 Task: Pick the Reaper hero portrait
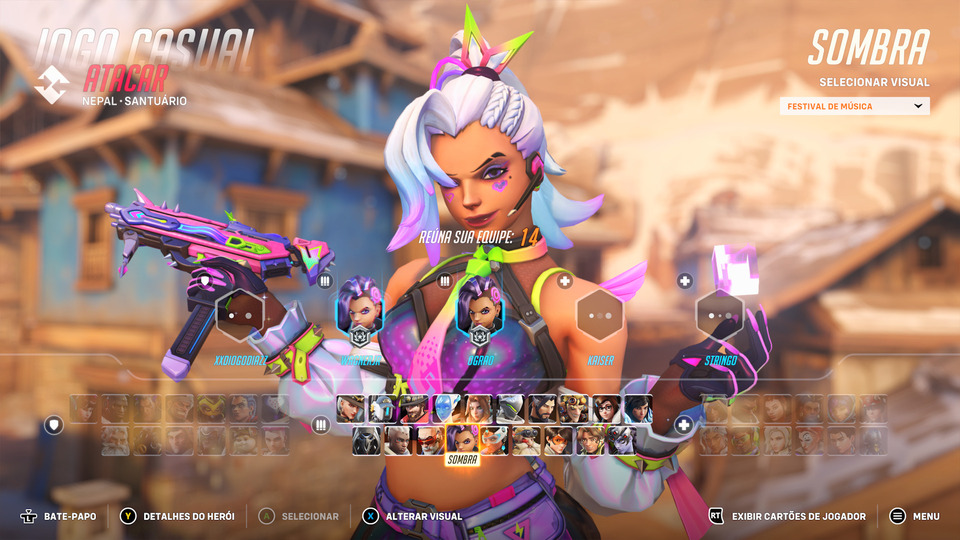[x=366, y=440]
